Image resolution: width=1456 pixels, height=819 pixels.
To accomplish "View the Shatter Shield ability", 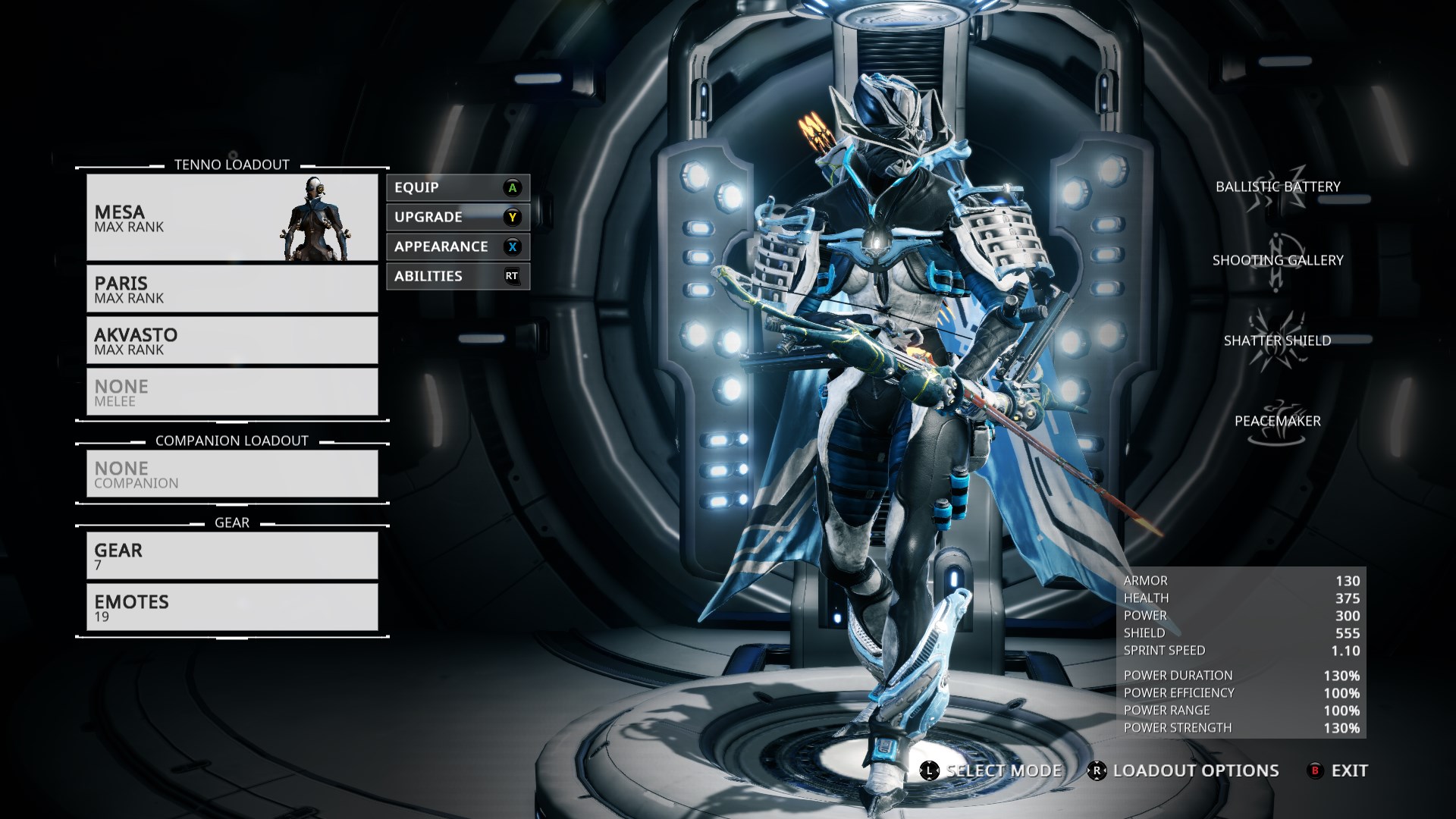I will click(1278, 341).
